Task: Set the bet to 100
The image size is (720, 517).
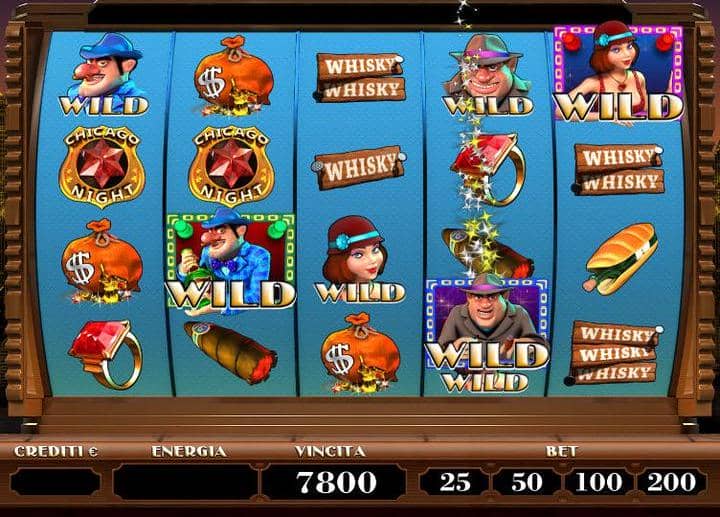Action: point(599,482)
